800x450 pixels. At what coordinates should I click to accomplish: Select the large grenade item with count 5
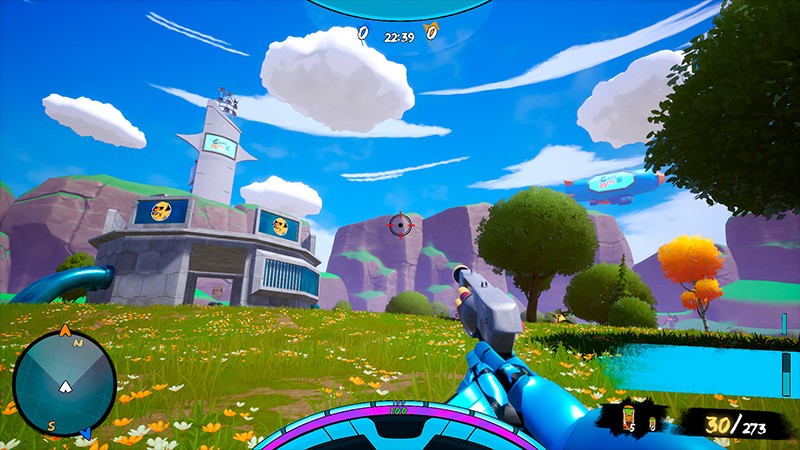pyautogui.click(x=630, y=416)
